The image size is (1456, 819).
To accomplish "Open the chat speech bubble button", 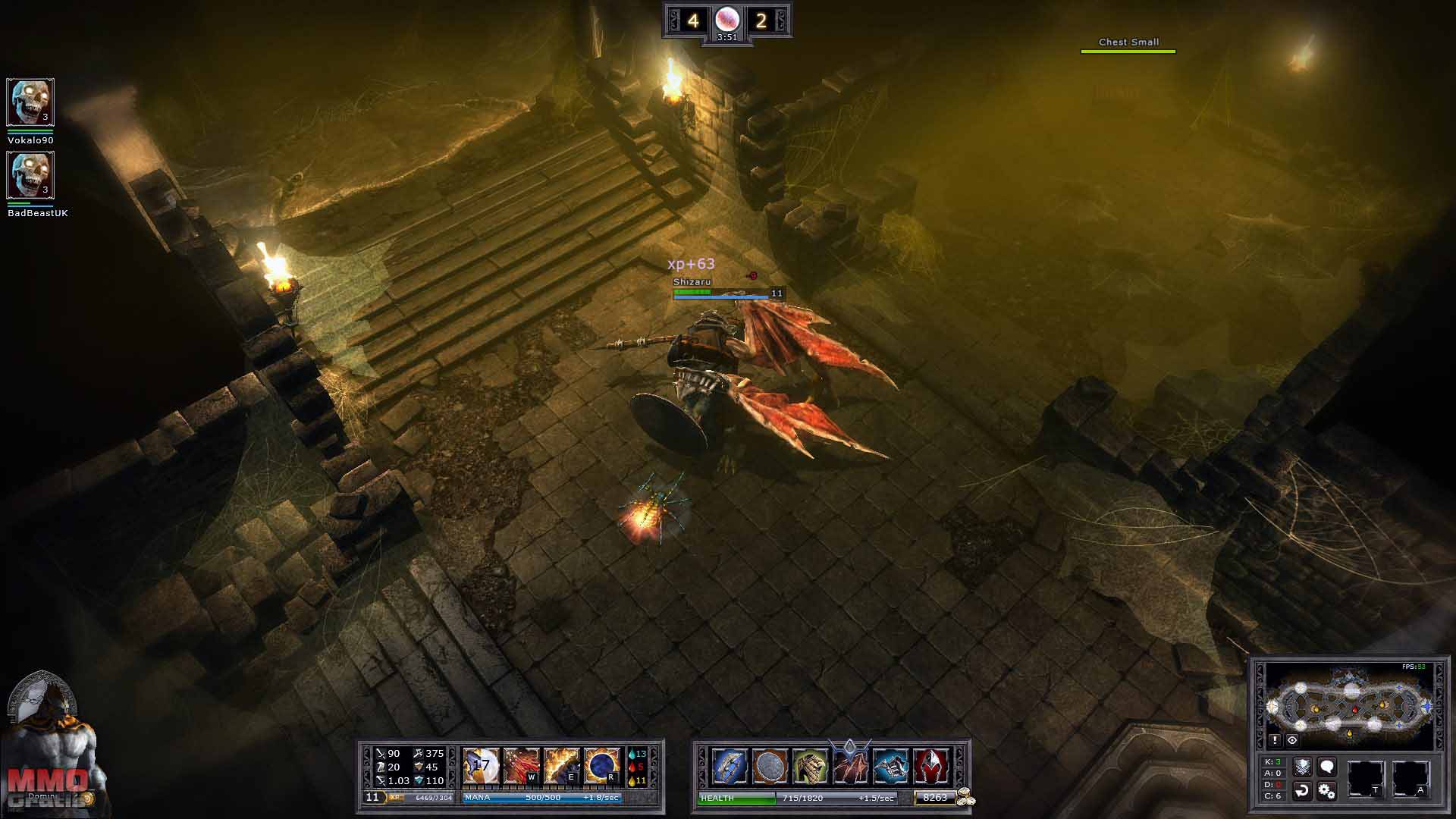I will tap(1326, 767).
